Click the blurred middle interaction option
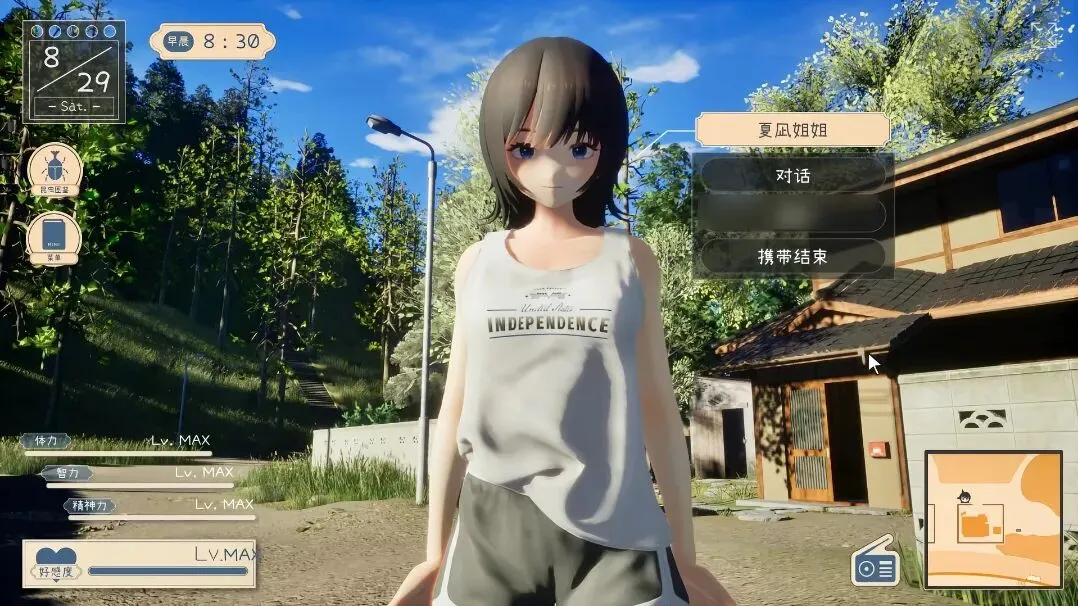The height and width of the screenshot is (606, 1078). click(x=793, y=215)
